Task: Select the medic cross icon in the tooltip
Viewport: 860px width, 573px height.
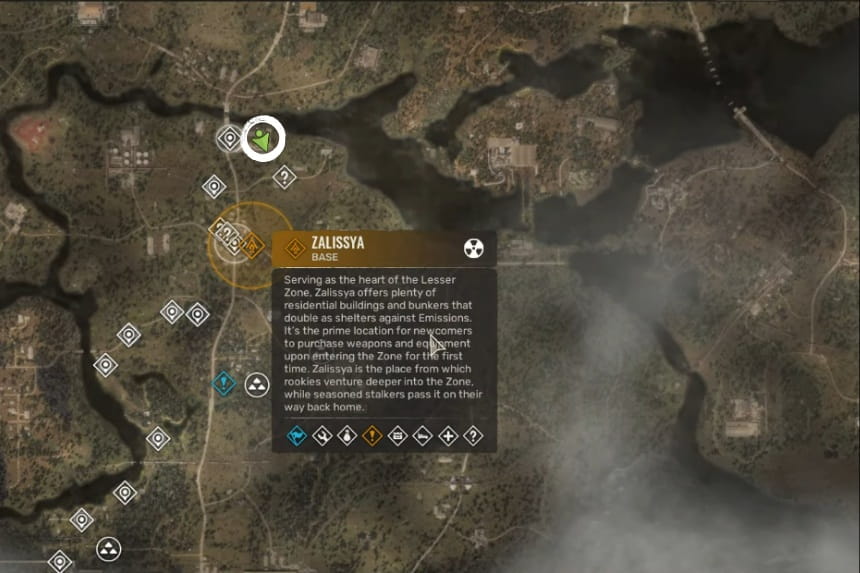Action: pos(449,435)
